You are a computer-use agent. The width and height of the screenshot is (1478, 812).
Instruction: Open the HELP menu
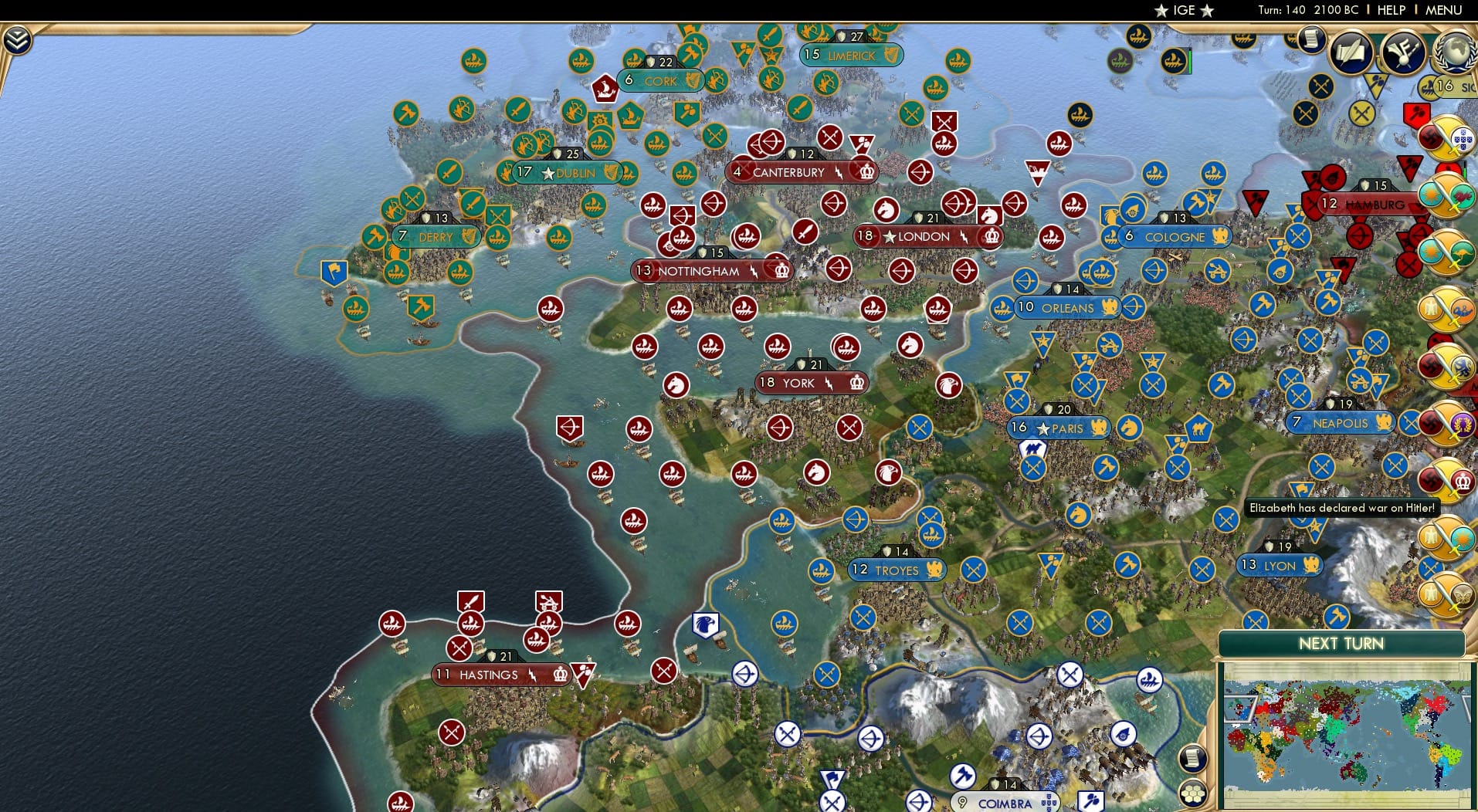(x=1390, y=10)
